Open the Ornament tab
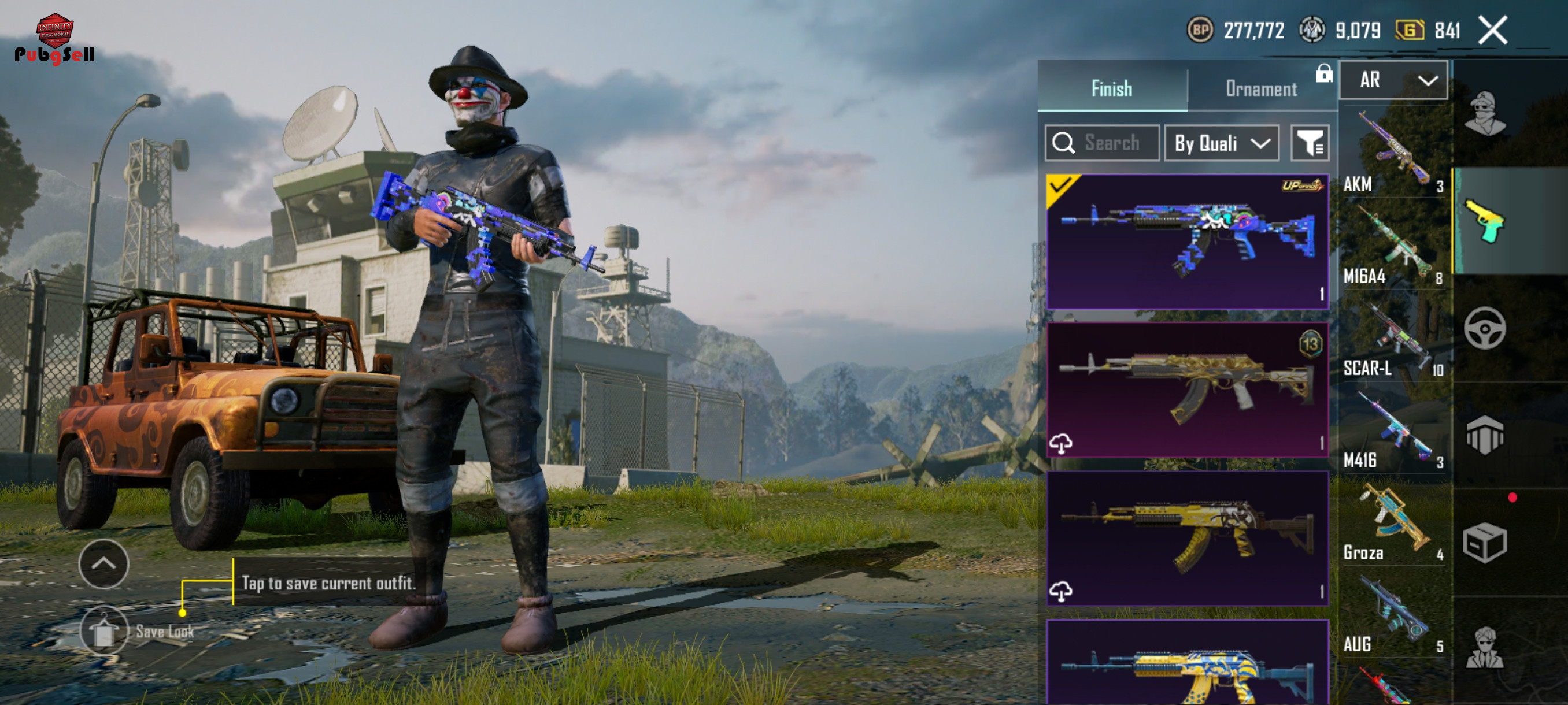The width and height of the screenshot is (1568, 705). 1260,89
